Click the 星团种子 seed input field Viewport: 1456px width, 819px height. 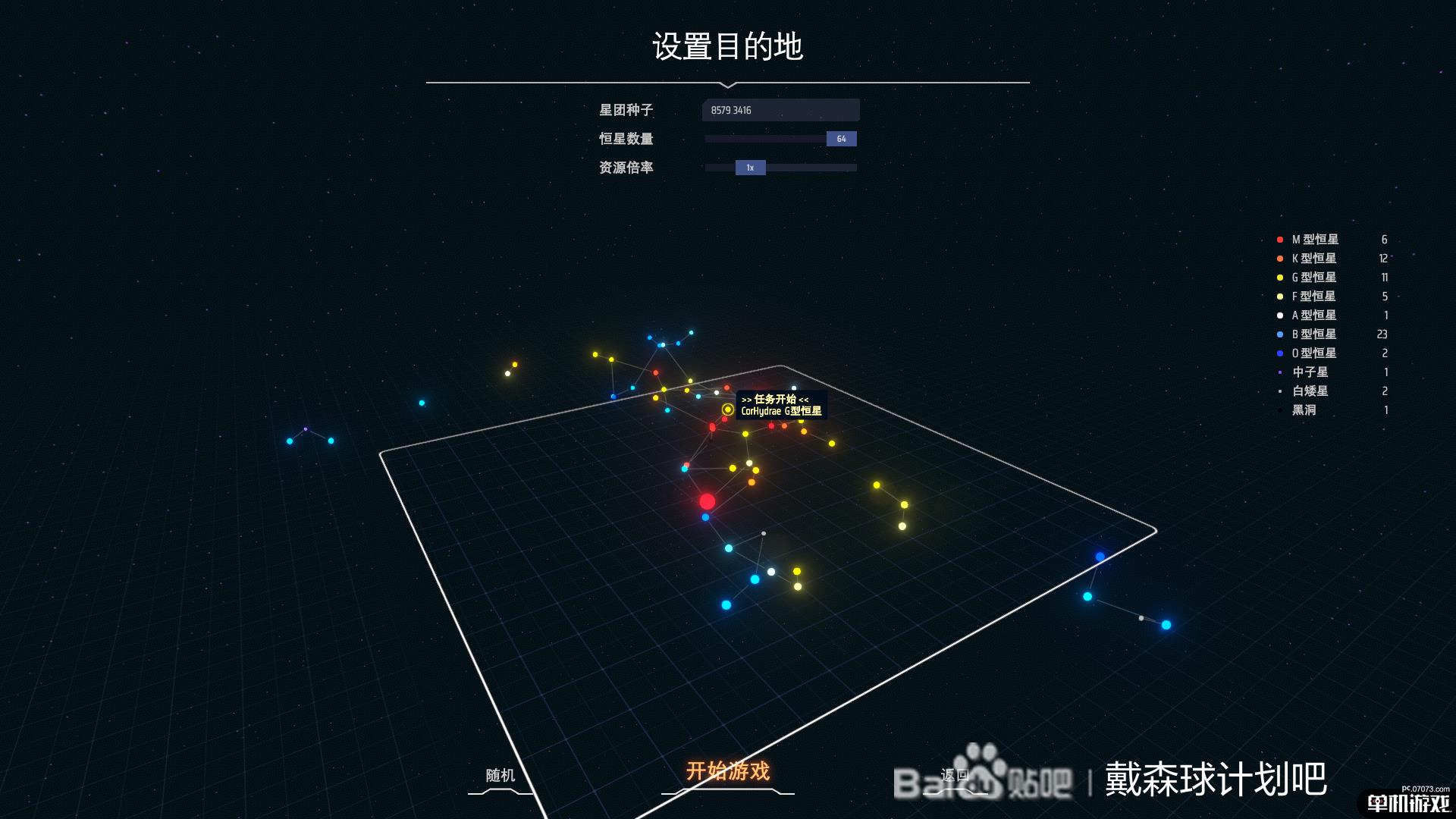click(x=781, y=110)
